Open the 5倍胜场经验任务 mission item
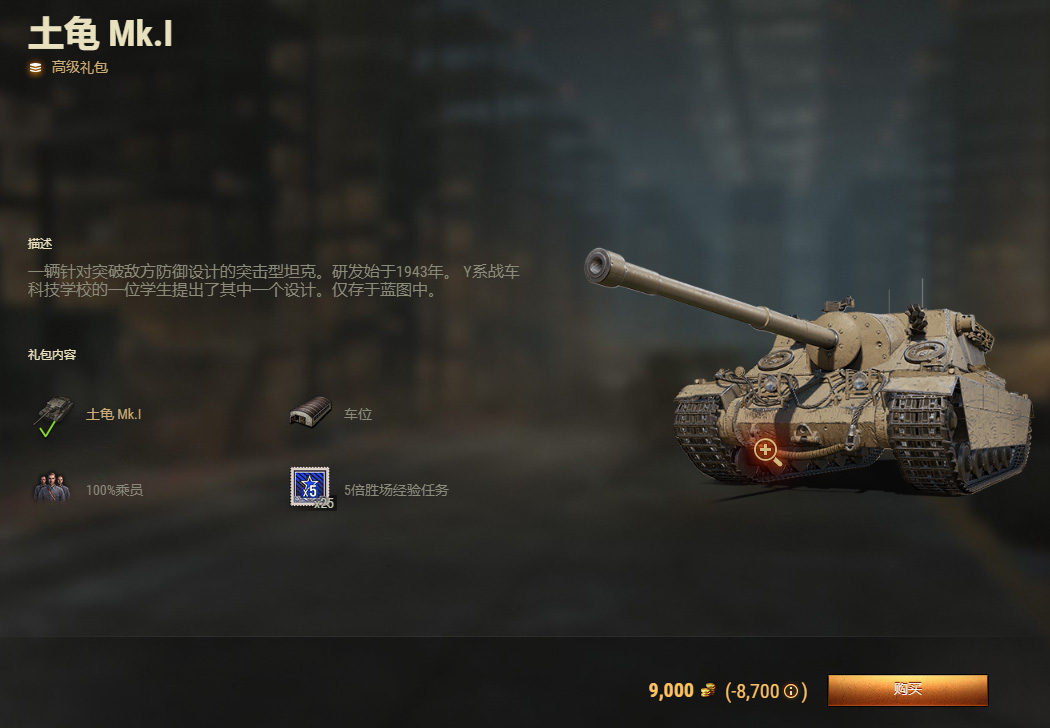1050x728 pixels. tap(311, 488)
